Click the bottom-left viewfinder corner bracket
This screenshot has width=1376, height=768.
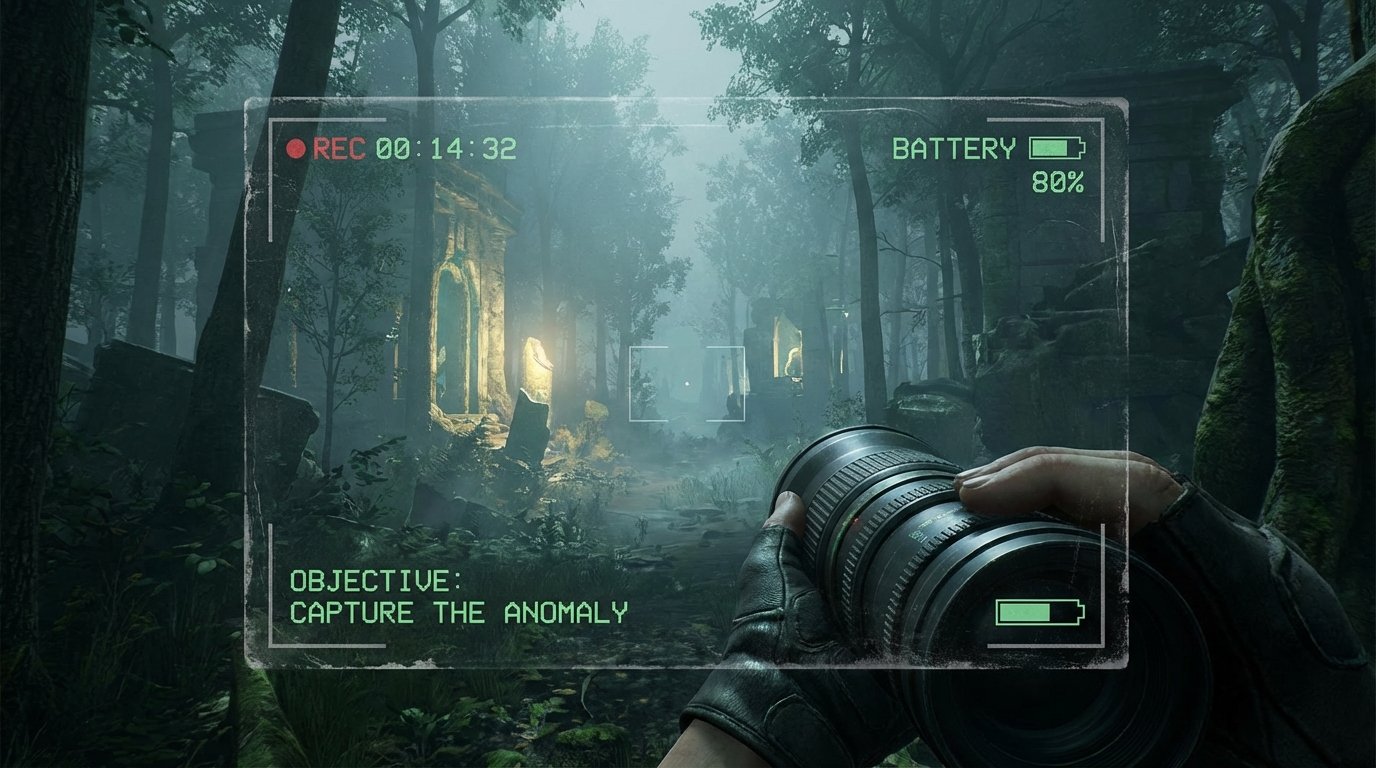coord(270,645)
